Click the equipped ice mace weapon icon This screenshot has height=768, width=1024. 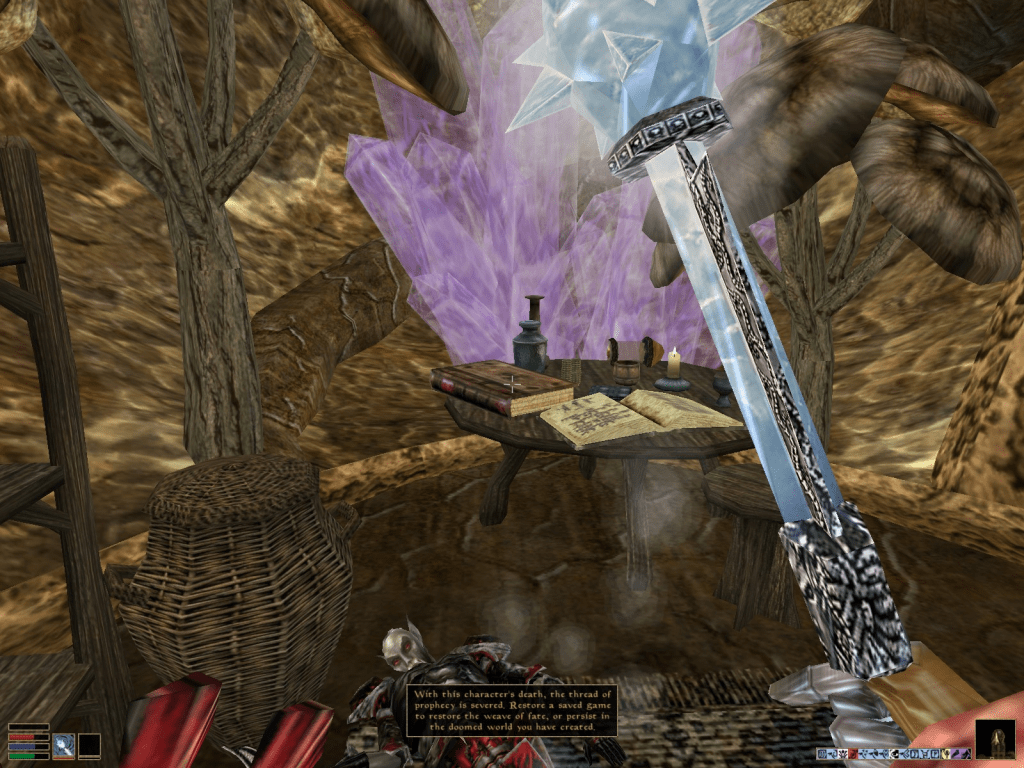point(65,745)
